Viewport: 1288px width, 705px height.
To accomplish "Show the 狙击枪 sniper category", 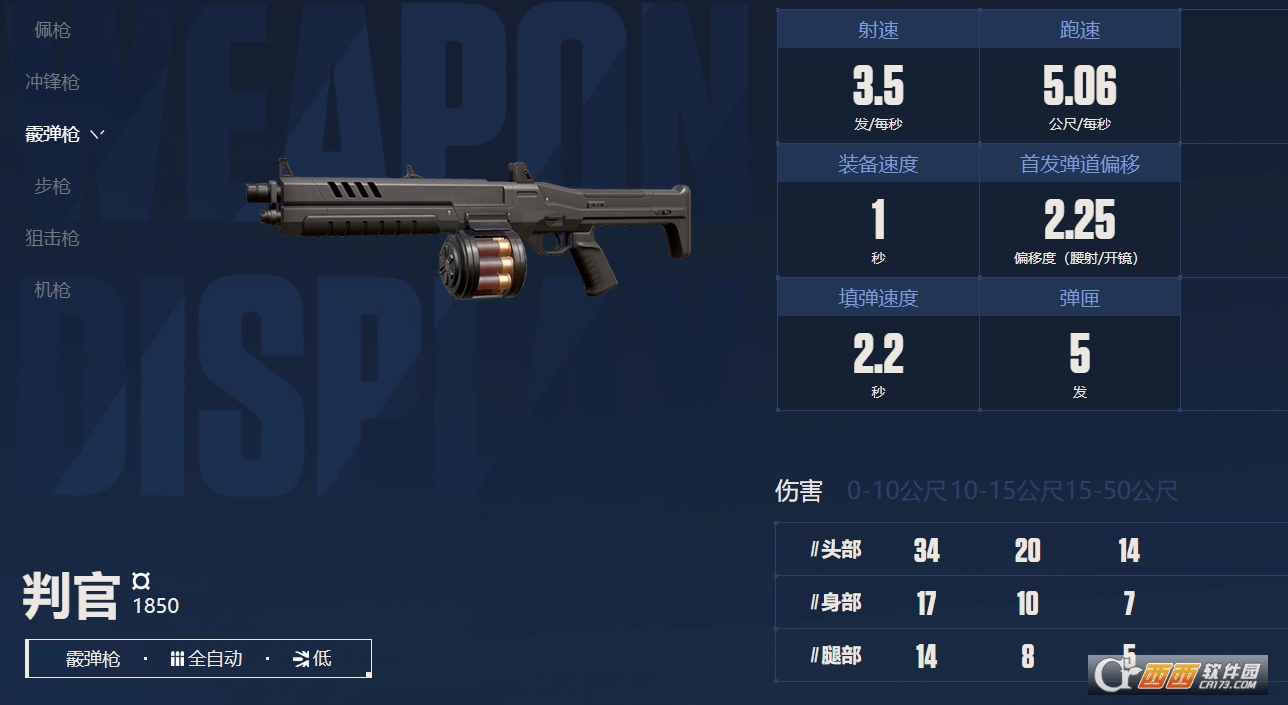I will (x=52, y=238).
